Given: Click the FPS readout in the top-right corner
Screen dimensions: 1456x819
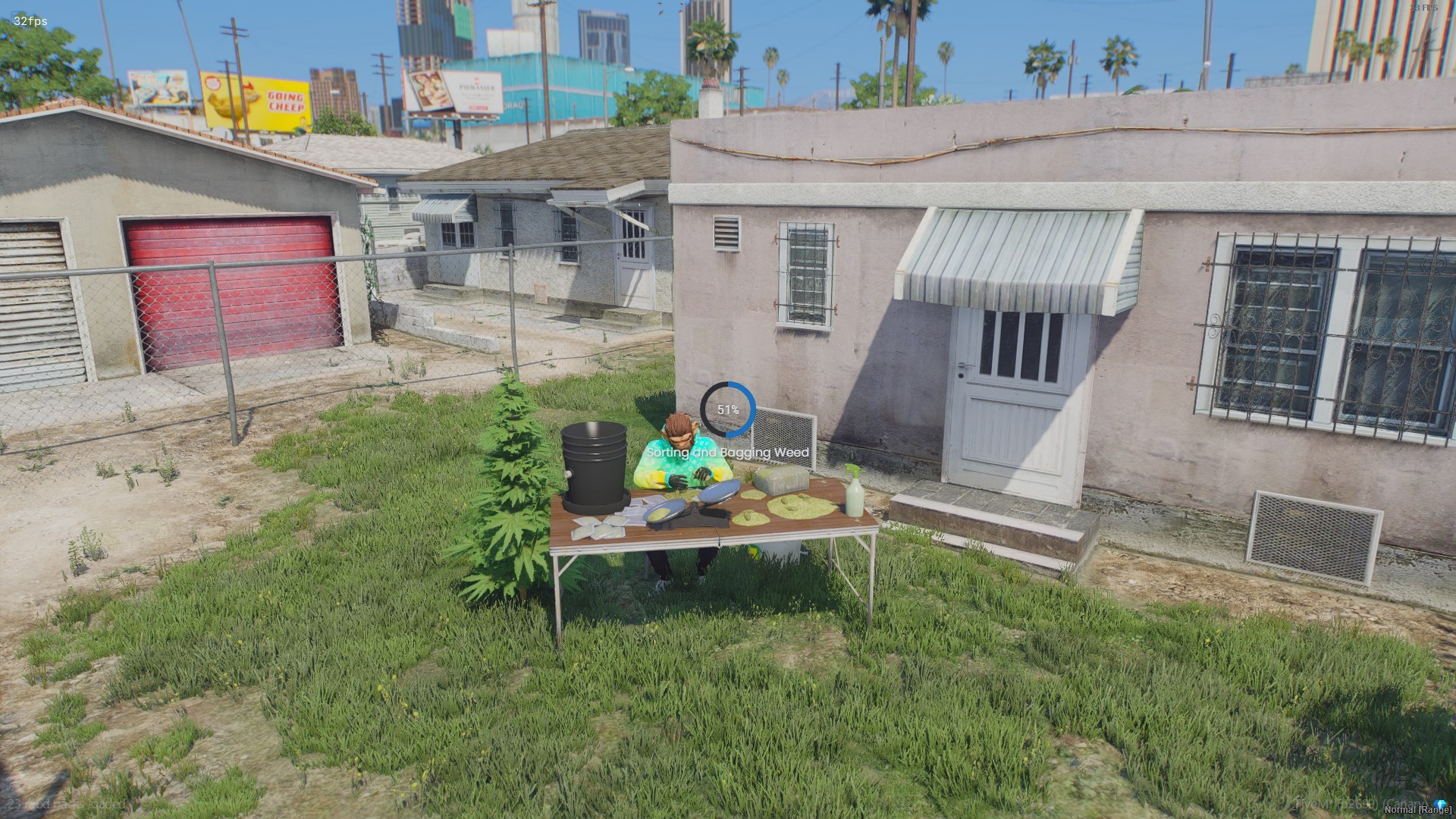Looking at the screenshot, I should pos(1423,6).
